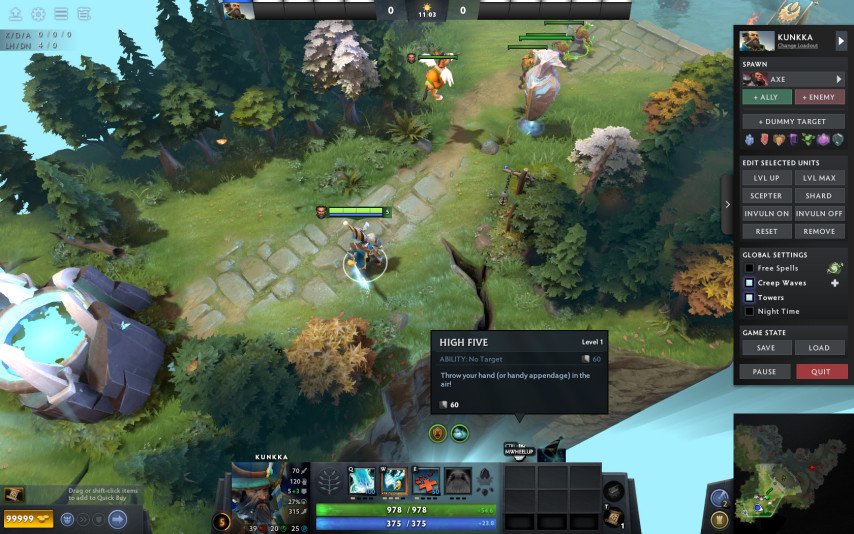Toggle the Night Time checkbox
Viewport: 854px width, 534px height.
[749, 311]
